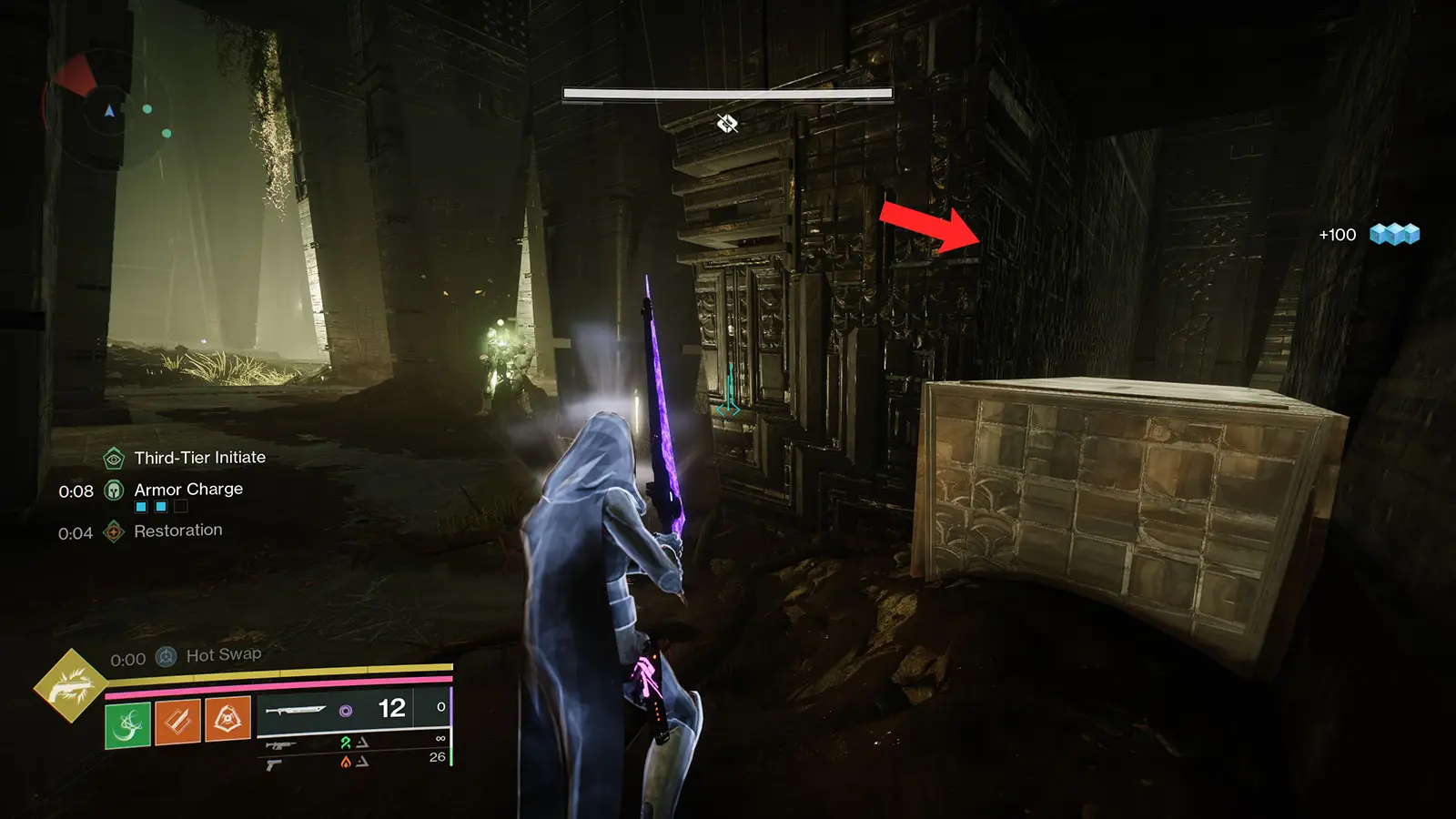The image size is (1456, 819).
Task: Activate the golden gun super icon
Action: (x=70, y=686)
